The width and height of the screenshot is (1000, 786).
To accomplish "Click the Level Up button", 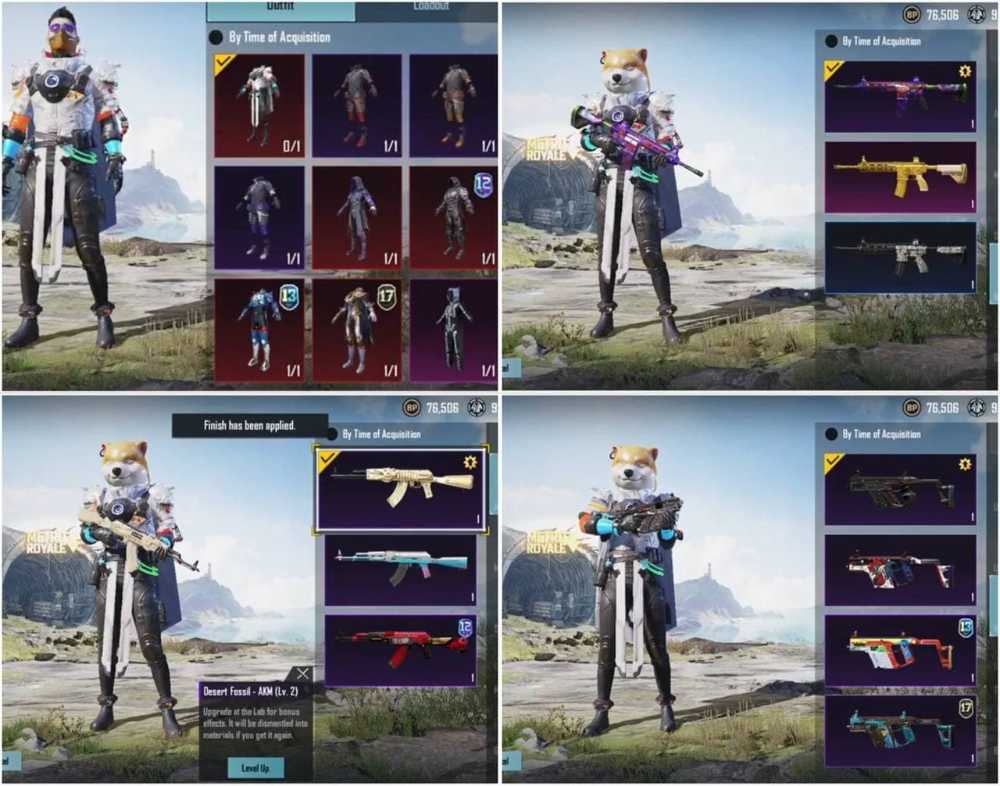I will tap(255, 767).
